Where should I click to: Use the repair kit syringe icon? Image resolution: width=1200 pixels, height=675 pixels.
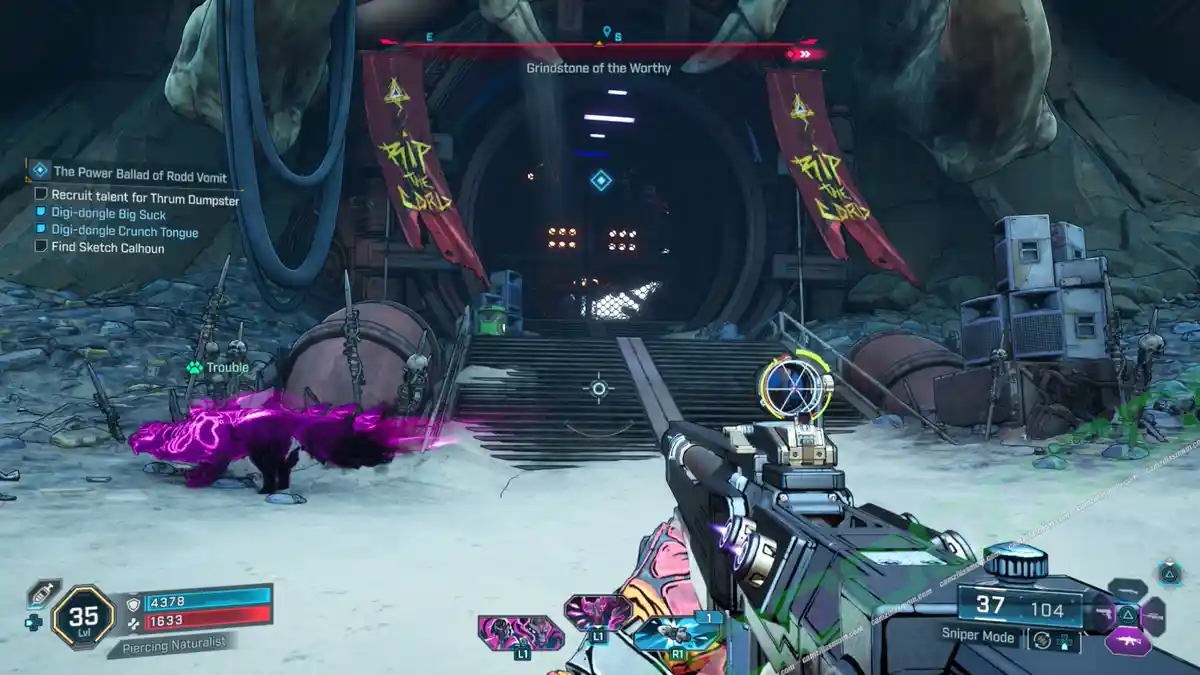(x=43, y=593)
